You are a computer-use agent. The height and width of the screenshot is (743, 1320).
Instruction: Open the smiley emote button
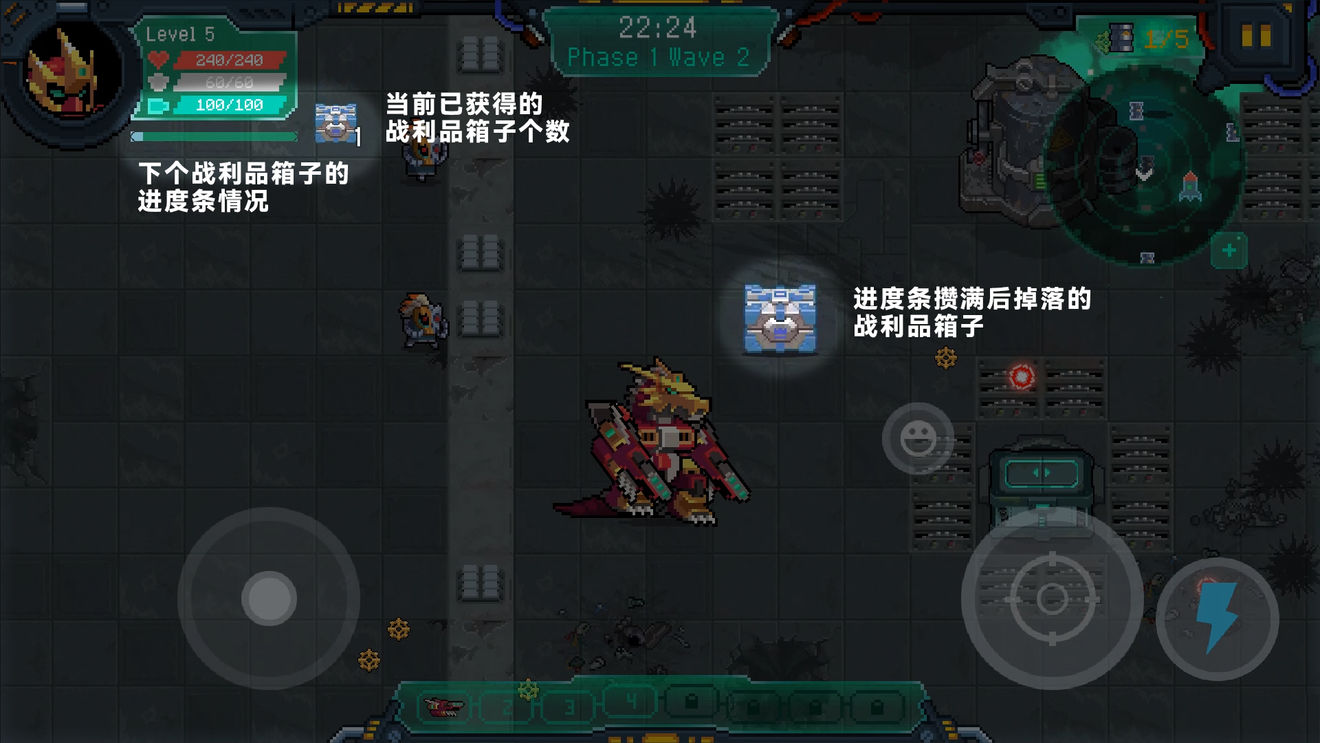[917, 437]
